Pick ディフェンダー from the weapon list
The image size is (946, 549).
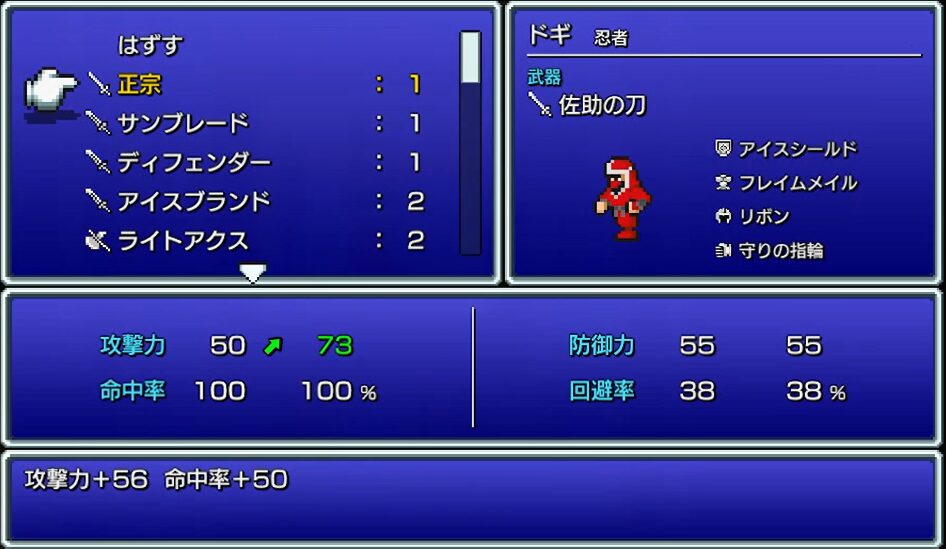(x=194, y=162)
